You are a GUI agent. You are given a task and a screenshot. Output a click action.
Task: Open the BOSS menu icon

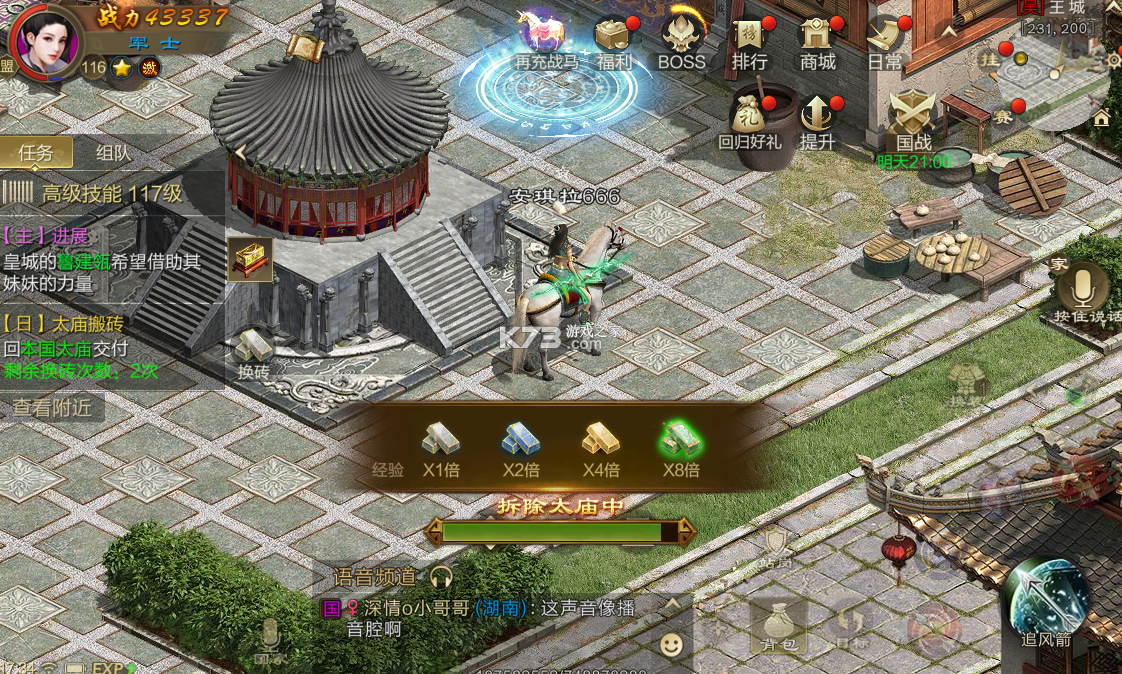[681, 40]
